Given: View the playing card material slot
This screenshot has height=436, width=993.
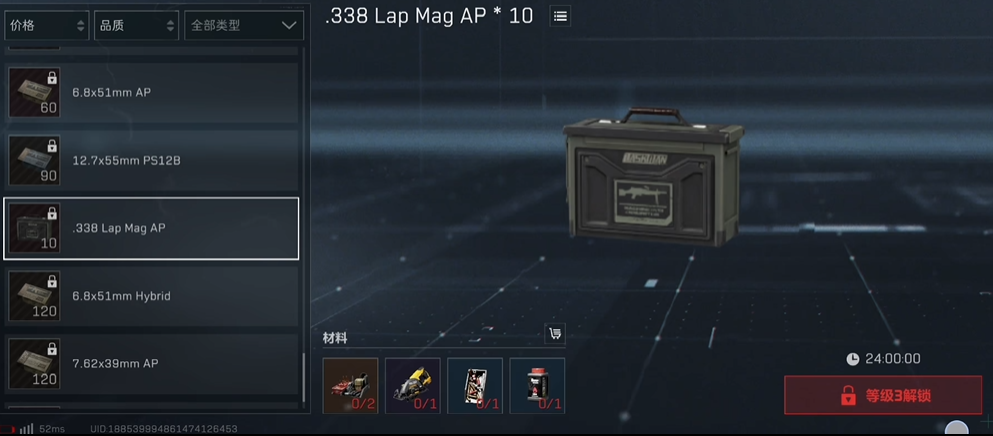Looking at the screenshot, I should 475,385.
